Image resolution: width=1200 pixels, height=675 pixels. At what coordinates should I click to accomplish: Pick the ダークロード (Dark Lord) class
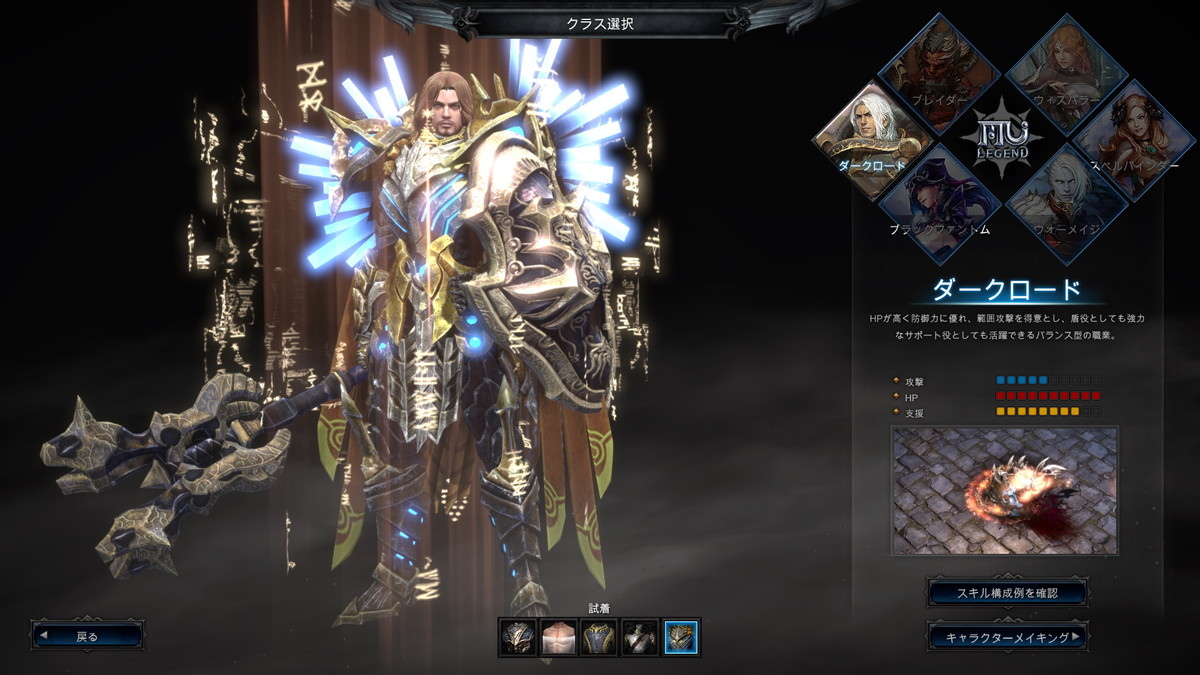coord(875,138)
